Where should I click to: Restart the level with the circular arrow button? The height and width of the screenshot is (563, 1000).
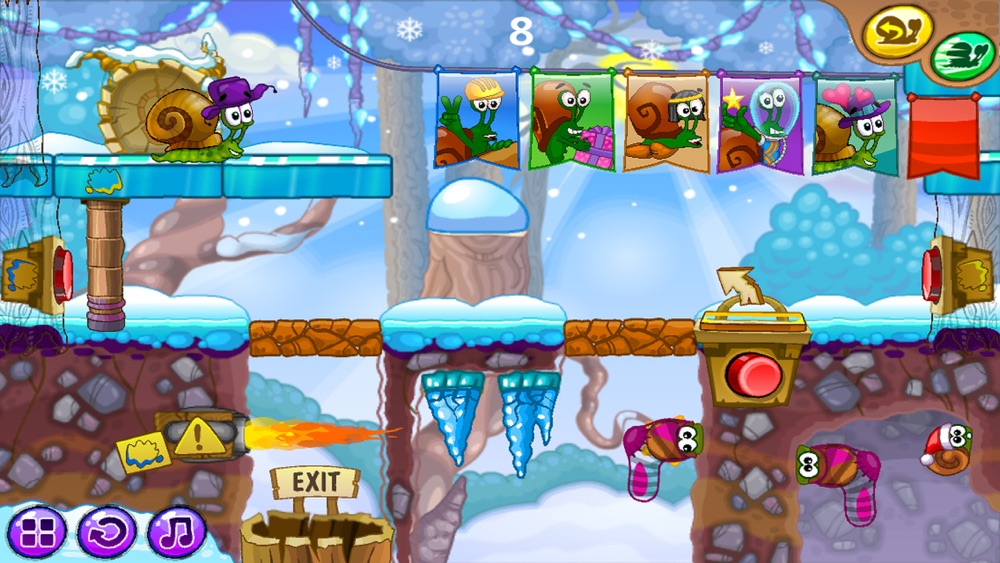tap(106, 530)
